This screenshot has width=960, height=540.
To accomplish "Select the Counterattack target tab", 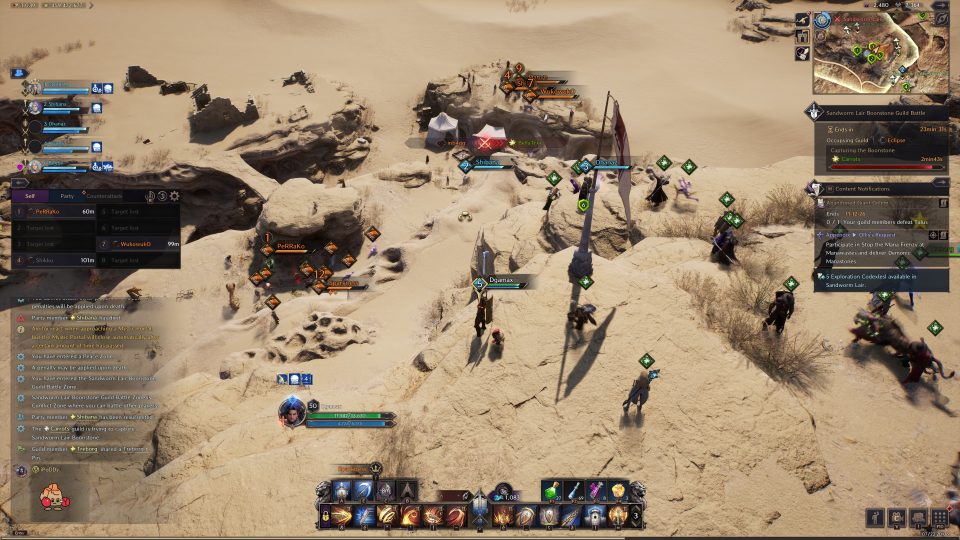I will 103,196.
